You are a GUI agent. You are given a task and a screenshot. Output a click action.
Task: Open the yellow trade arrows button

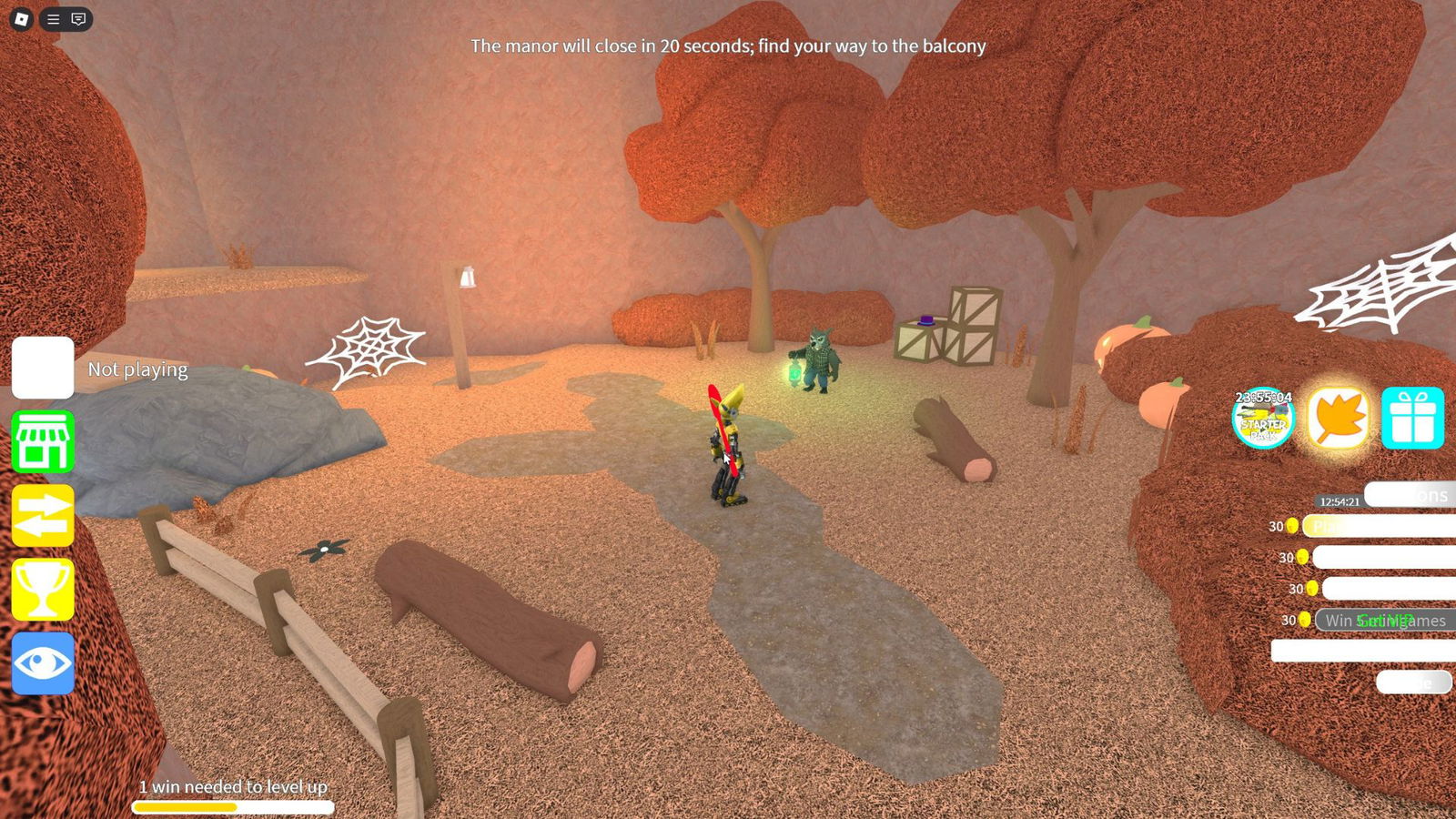click(x=43, y=516)
